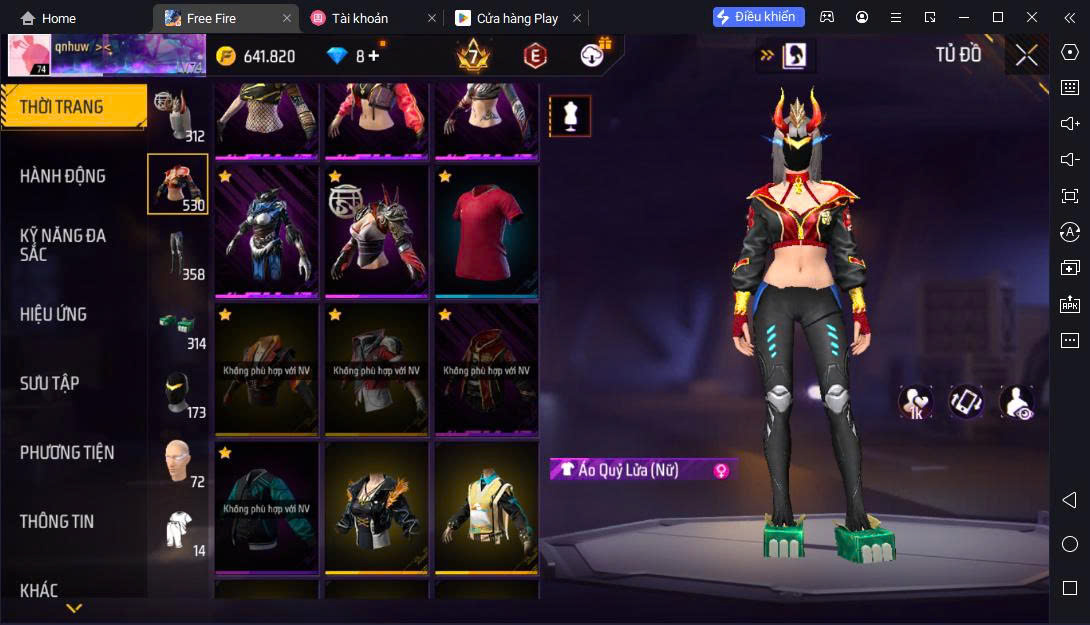Open the rank 7 badge icon
The image size is (1090, 625).
pos(473,55)
